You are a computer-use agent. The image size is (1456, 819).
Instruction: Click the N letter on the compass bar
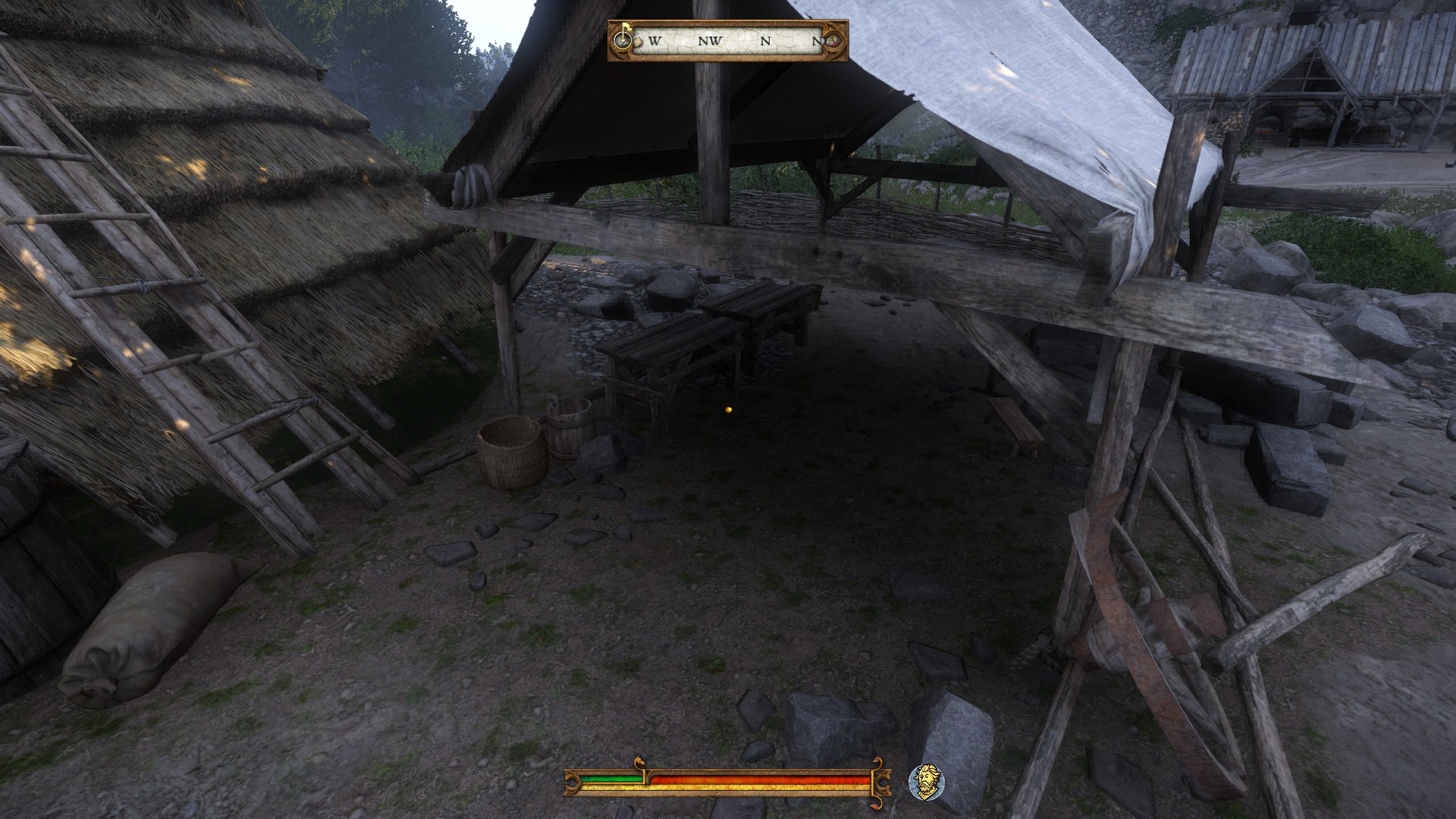click(x=765, y=41)
